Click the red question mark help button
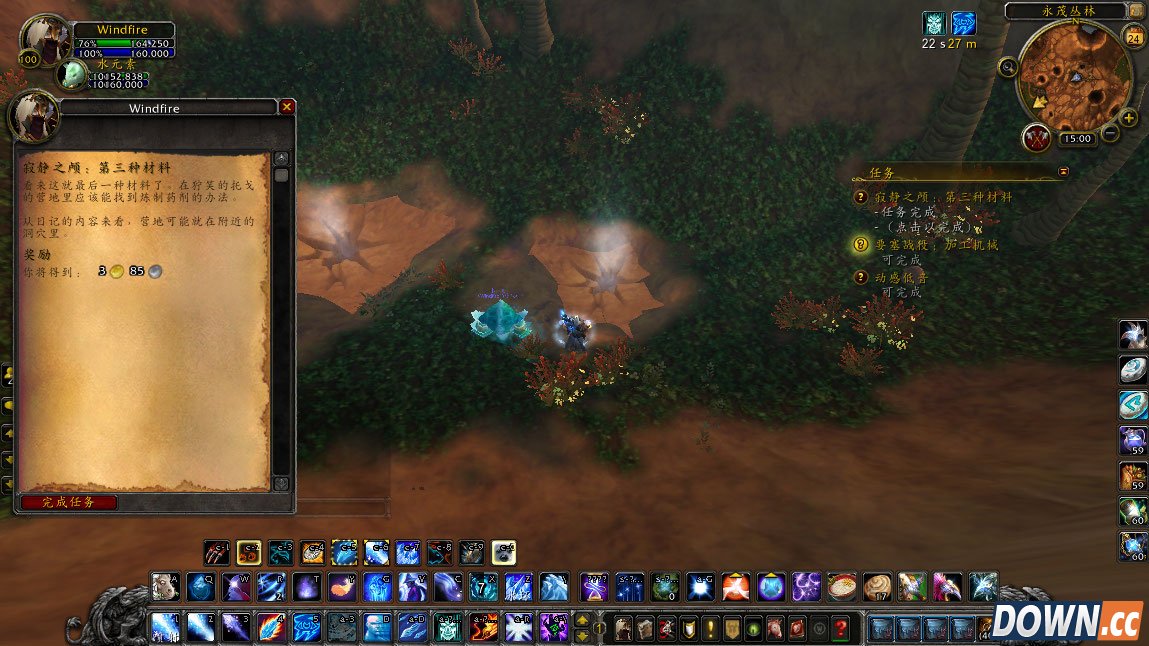1149x646 pixels. [842, 629]
